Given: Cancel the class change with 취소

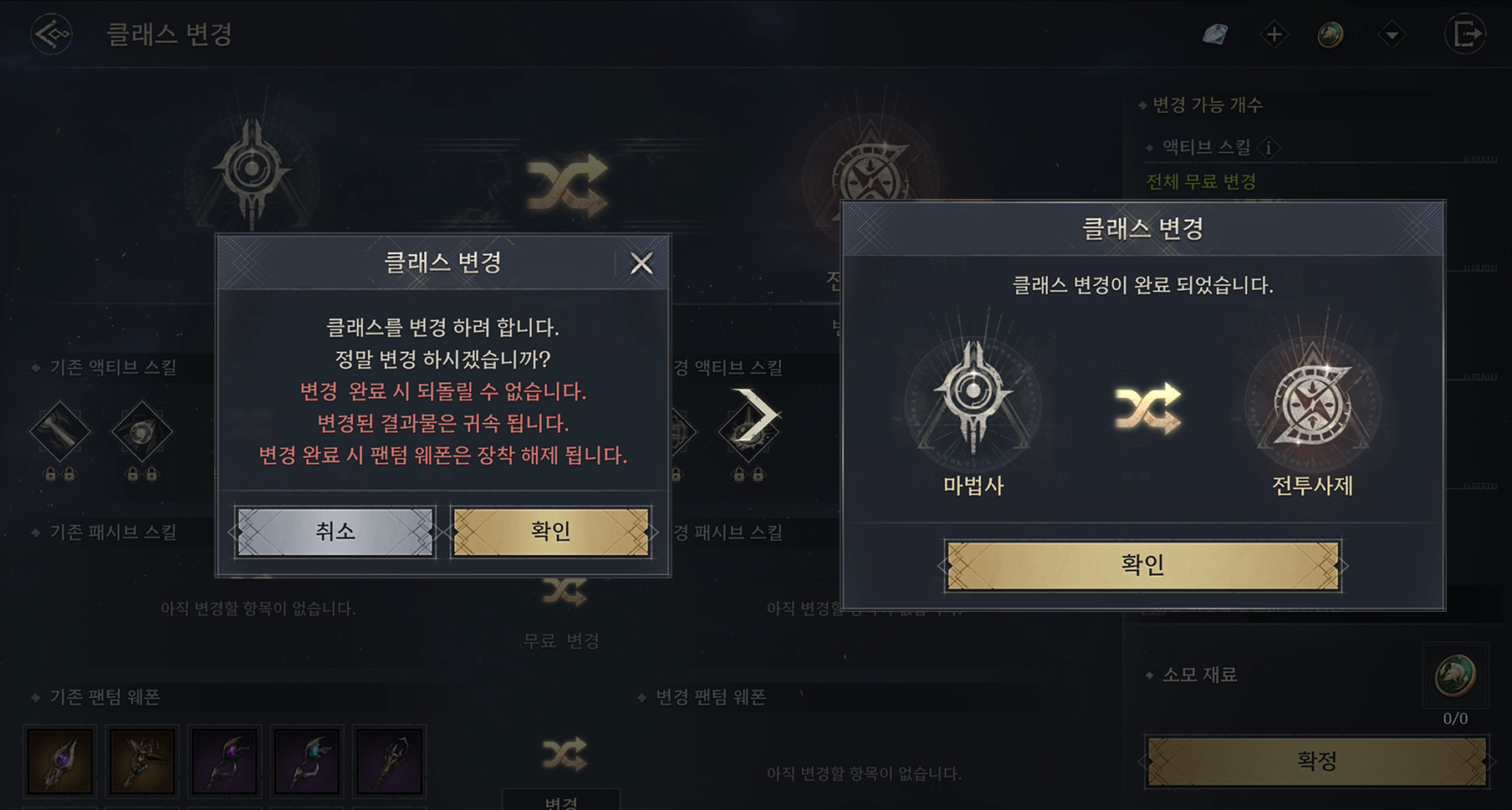Looking at the screenshot, I should (x=335, y=532).
